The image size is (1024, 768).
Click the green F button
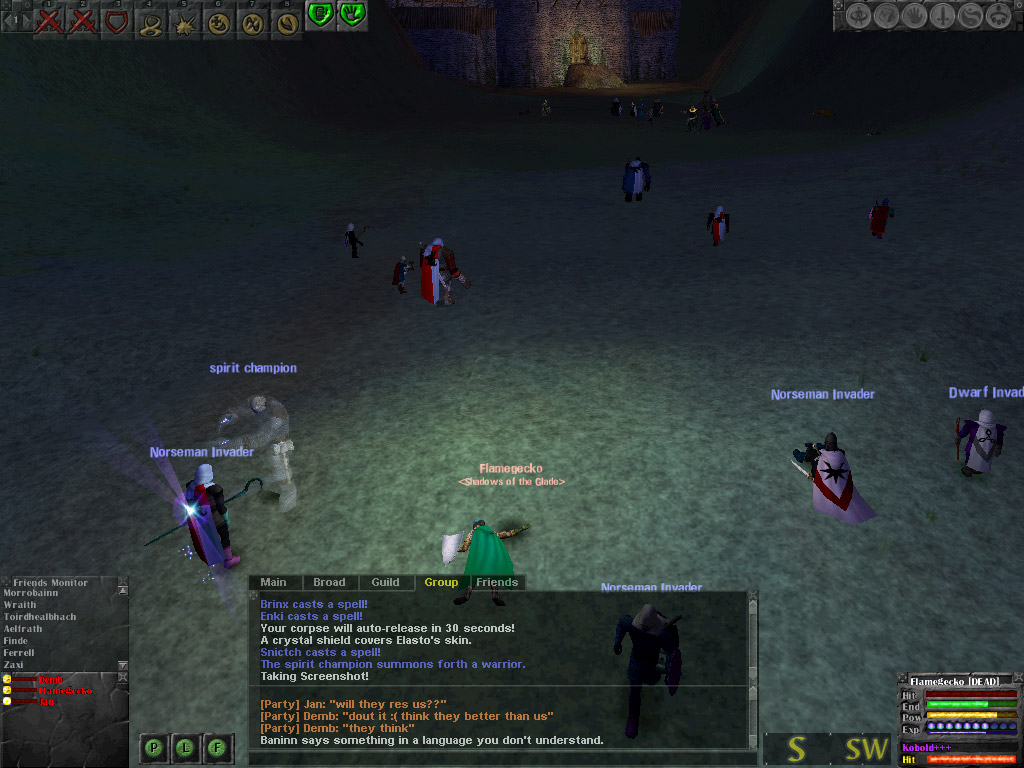pos(218,747)
